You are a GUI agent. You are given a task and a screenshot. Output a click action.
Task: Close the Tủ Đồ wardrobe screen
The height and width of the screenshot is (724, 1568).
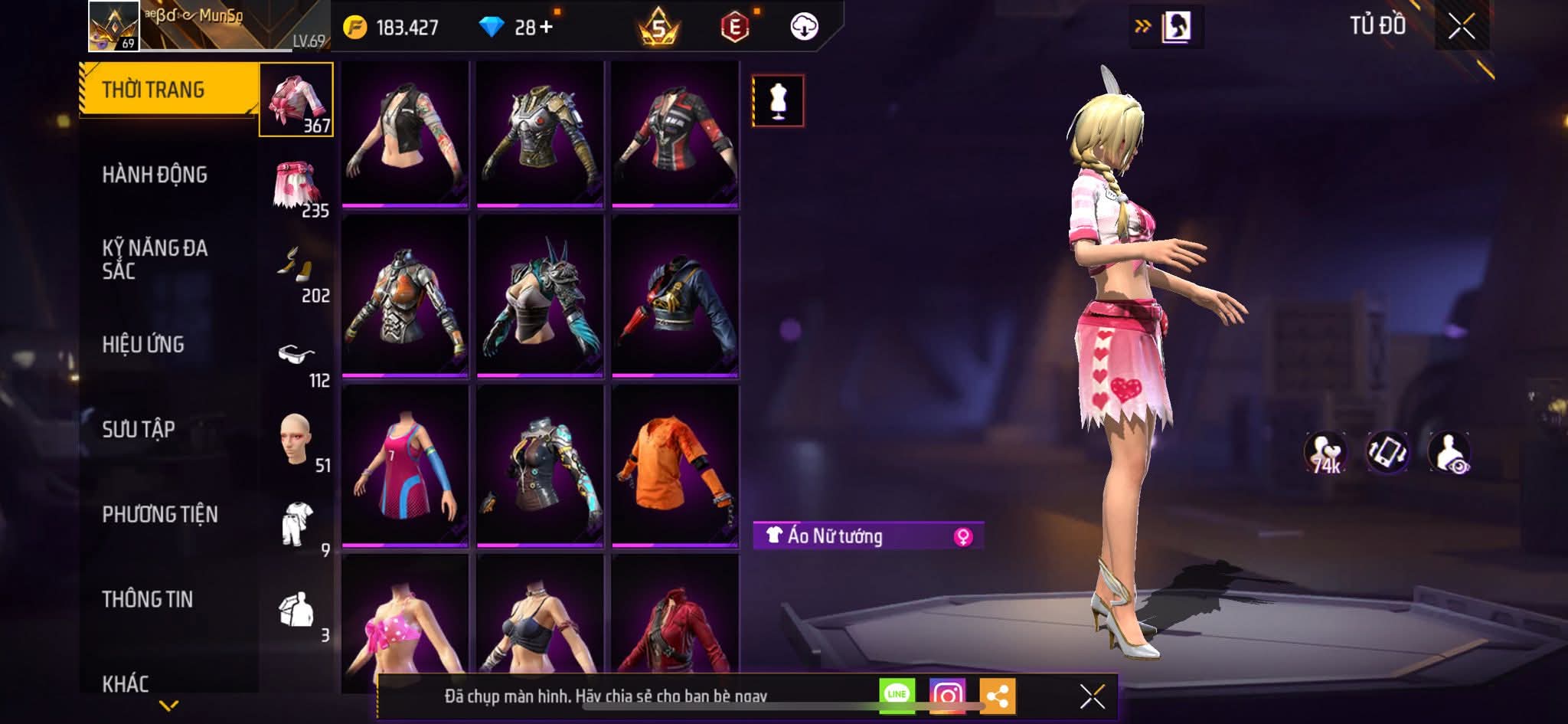pos(1461,28)
